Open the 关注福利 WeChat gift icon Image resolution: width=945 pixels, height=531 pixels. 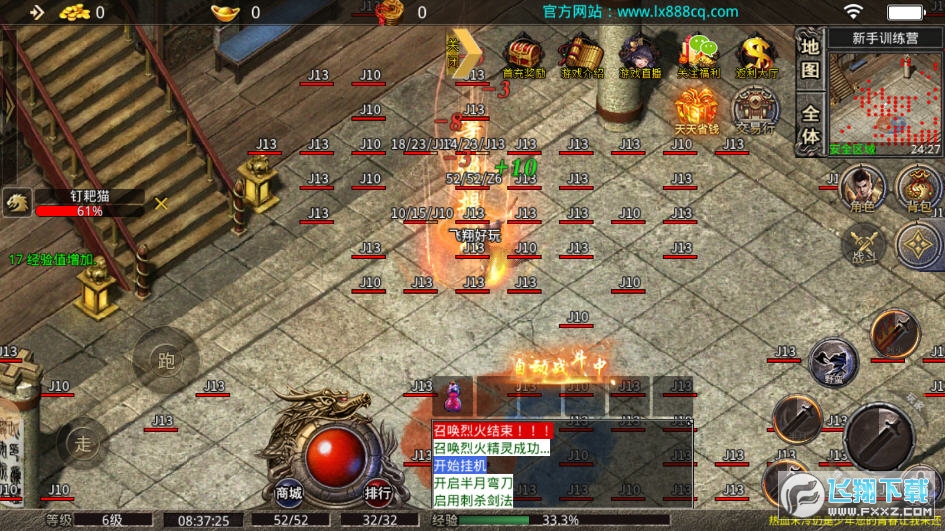coord(699,56)
